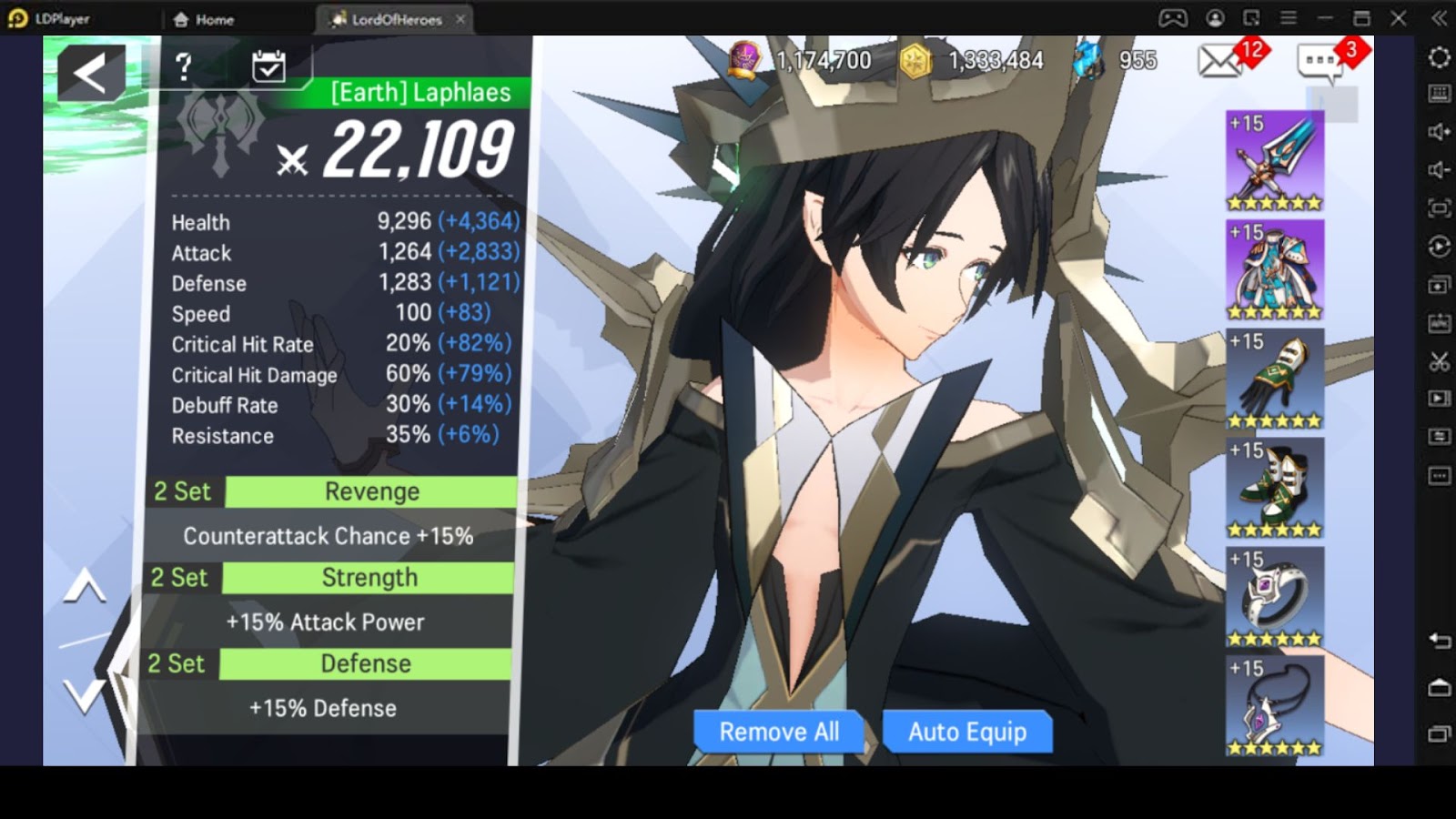This screenshot has width=1456, height=819.
Task: Remove All equipment
Action: tap(779, 732)
